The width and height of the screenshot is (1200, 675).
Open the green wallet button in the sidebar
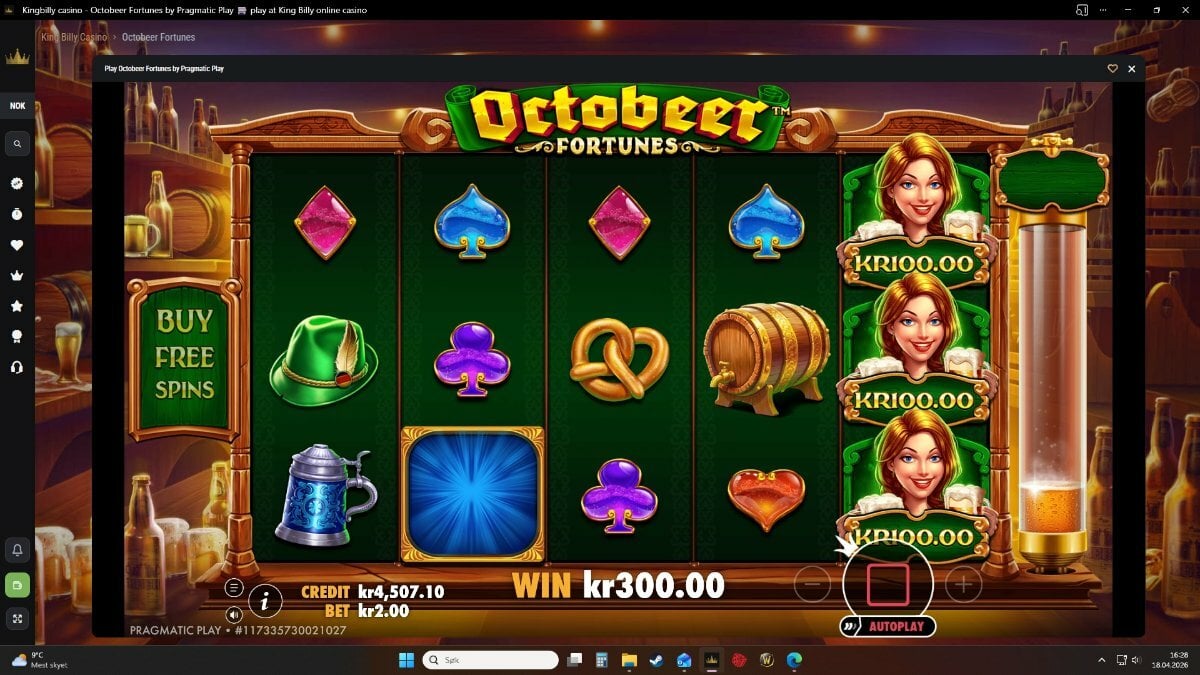(x=17, y=584)
